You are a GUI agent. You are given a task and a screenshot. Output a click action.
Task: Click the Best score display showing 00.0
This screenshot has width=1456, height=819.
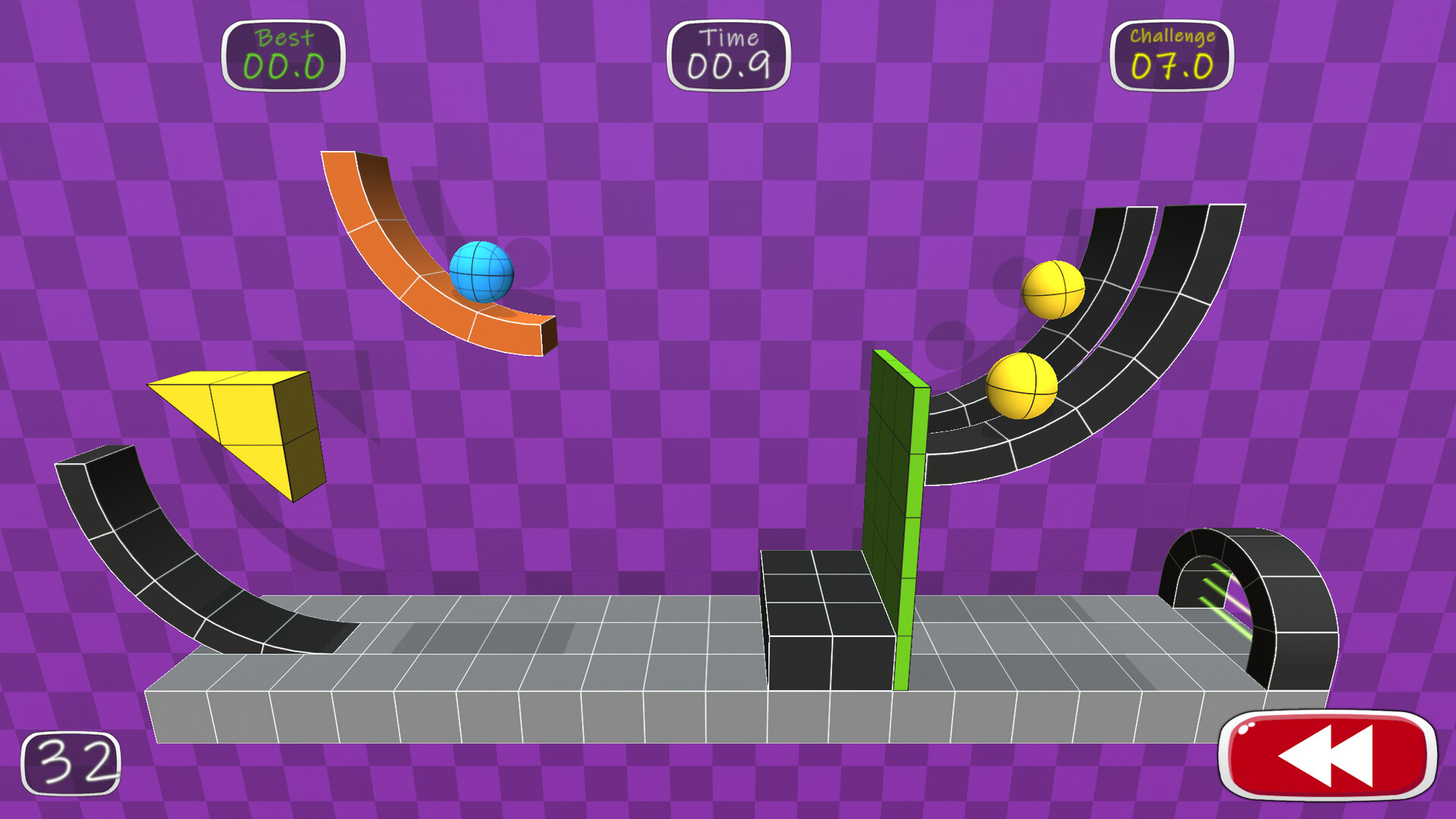[x=284, y=55]
